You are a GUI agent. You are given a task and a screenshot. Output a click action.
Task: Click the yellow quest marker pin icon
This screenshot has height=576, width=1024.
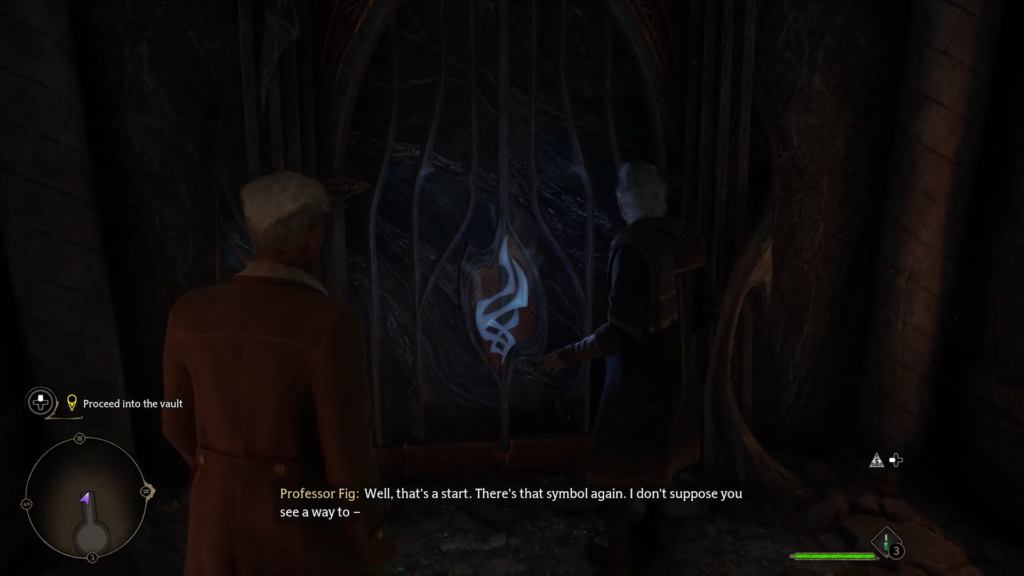coord(71,404)
